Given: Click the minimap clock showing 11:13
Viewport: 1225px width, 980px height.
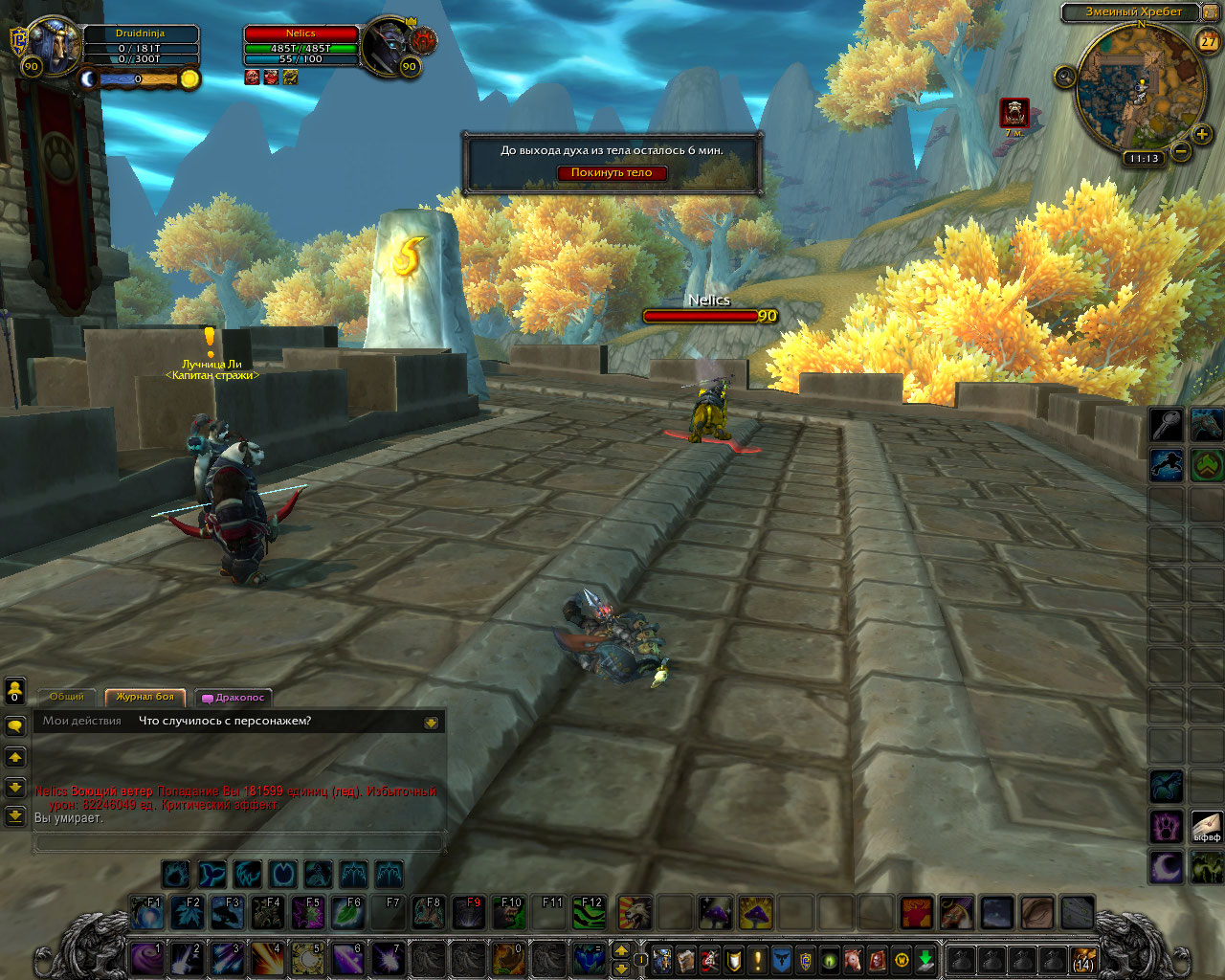Looking at the screenshot, I should [1144, 159].
